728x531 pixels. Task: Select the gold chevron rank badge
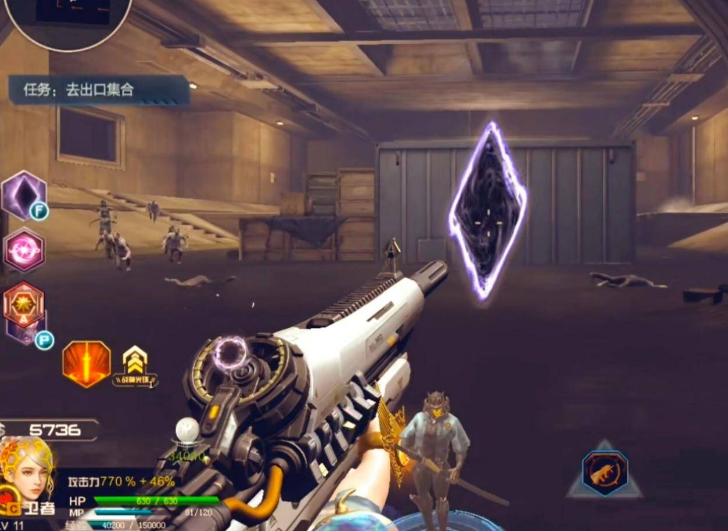tap(133, 362)
